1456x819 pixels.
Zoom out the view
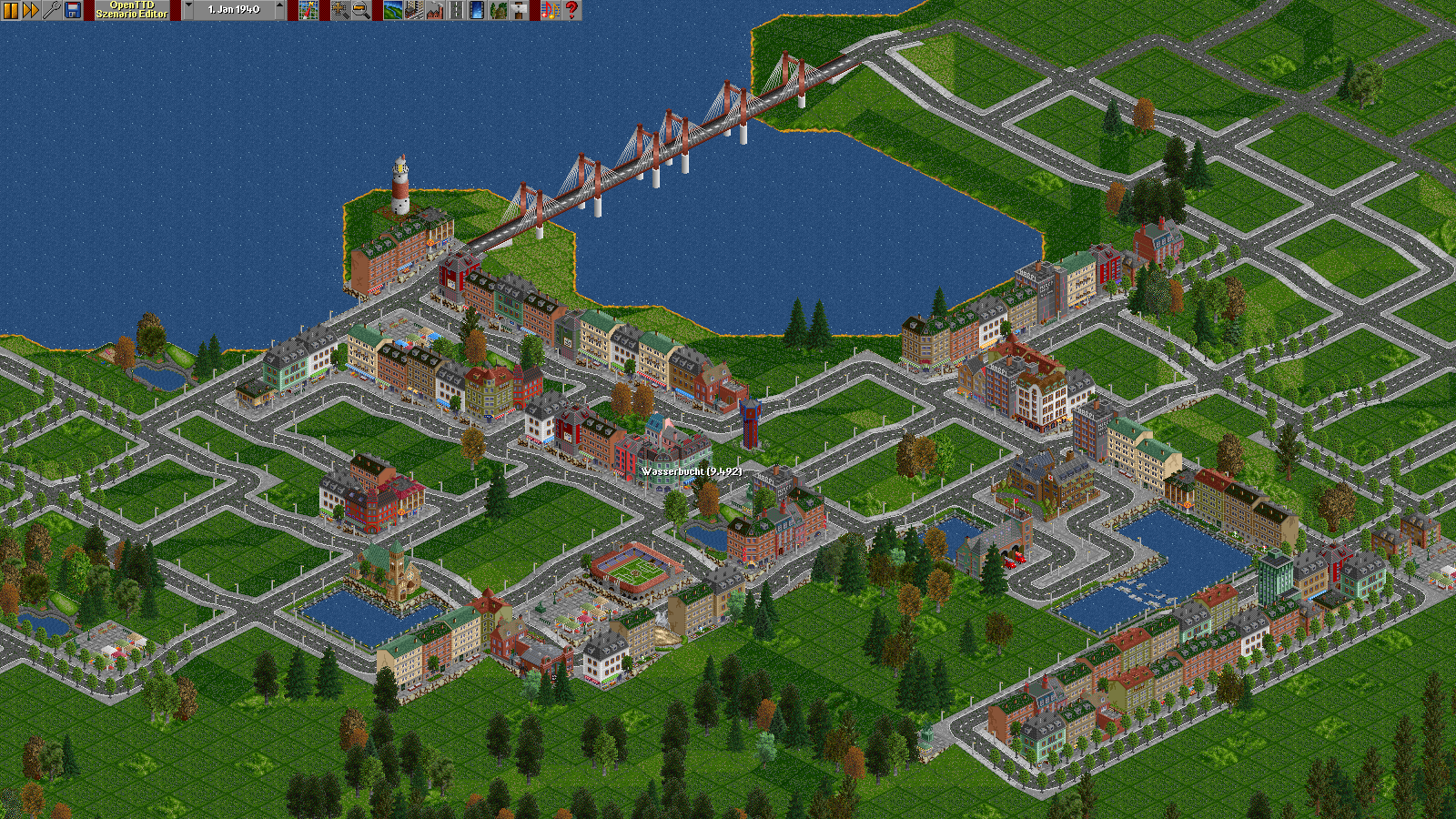click(x=361, y=10)
